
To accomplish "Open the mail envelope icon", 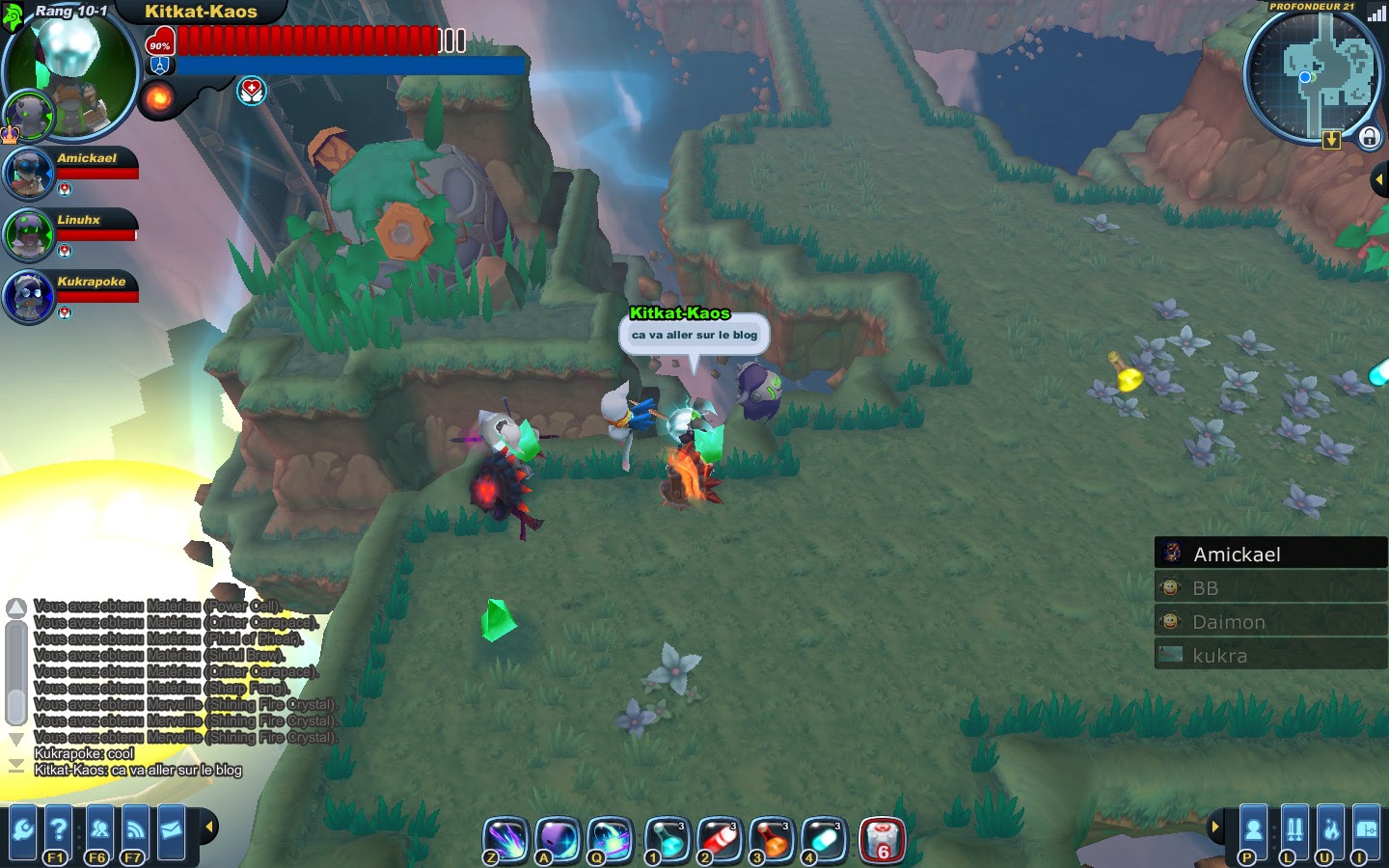I will pos(171,829).
